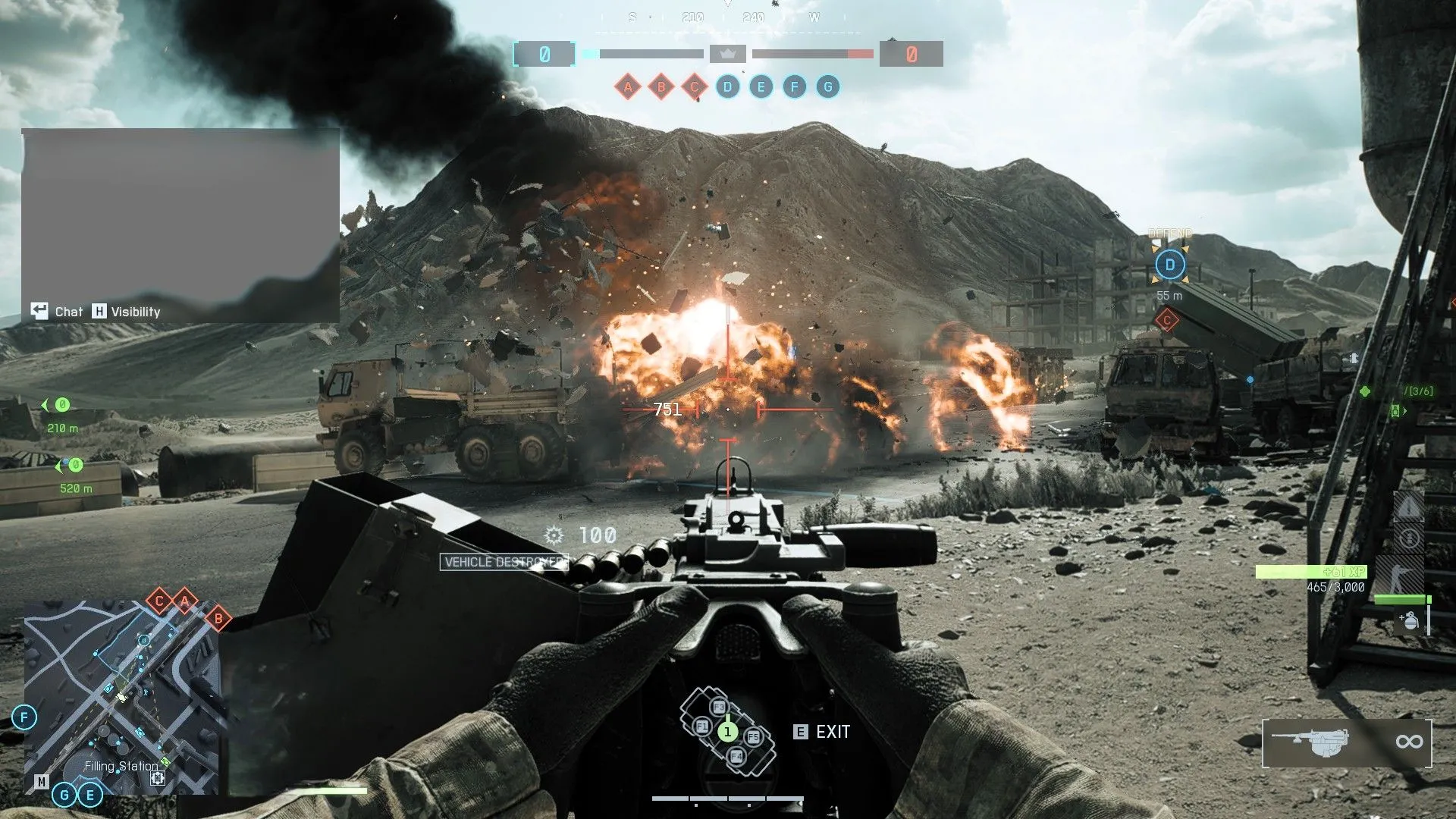Screen dimensions: 1456x819
Task: Click the warning triangle icon on right HUD
Action: [x=1408, y=508]
